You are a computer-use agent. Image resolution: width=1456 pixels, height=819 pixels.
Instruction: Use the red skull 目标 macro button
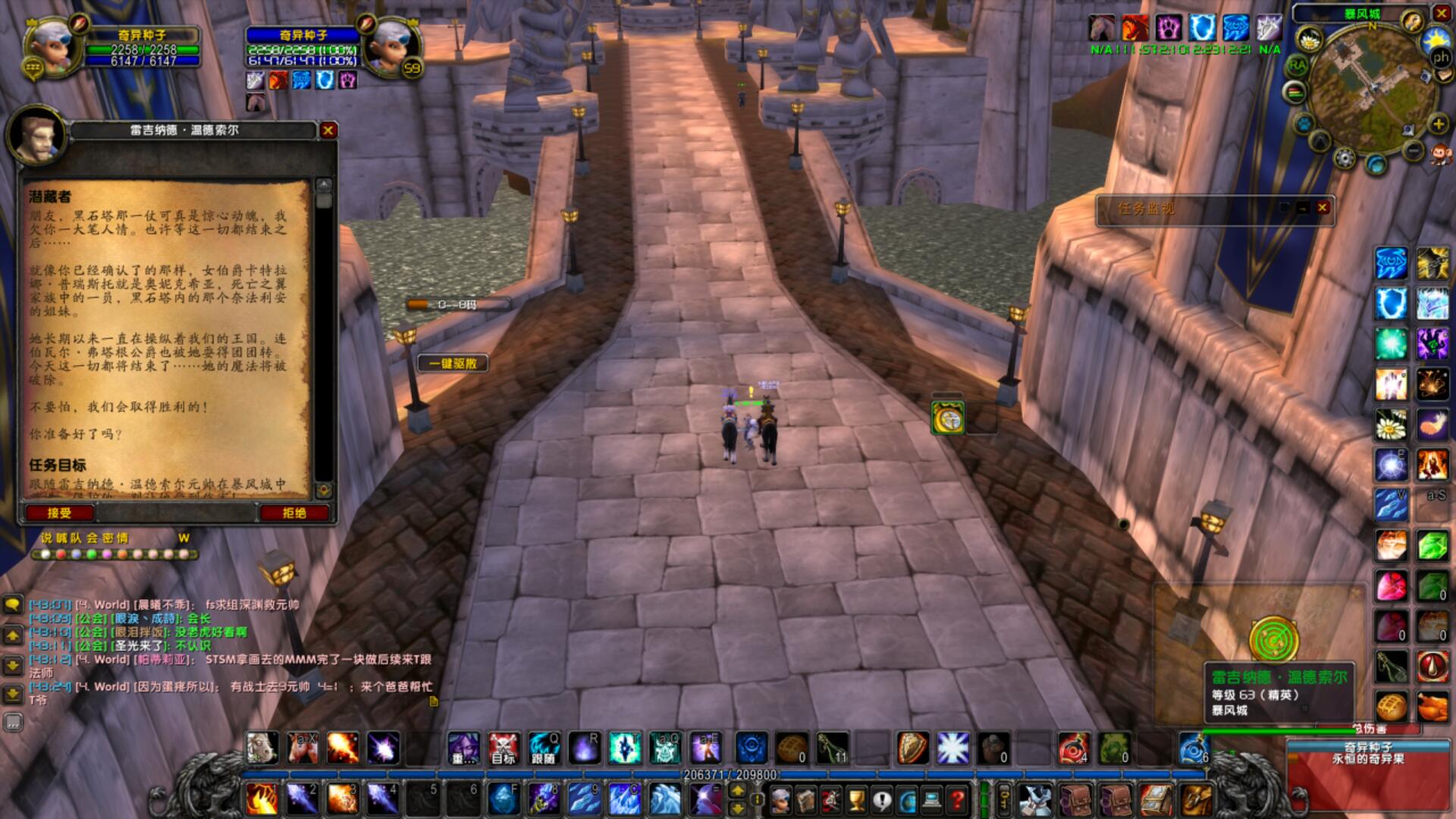(503, 748)
